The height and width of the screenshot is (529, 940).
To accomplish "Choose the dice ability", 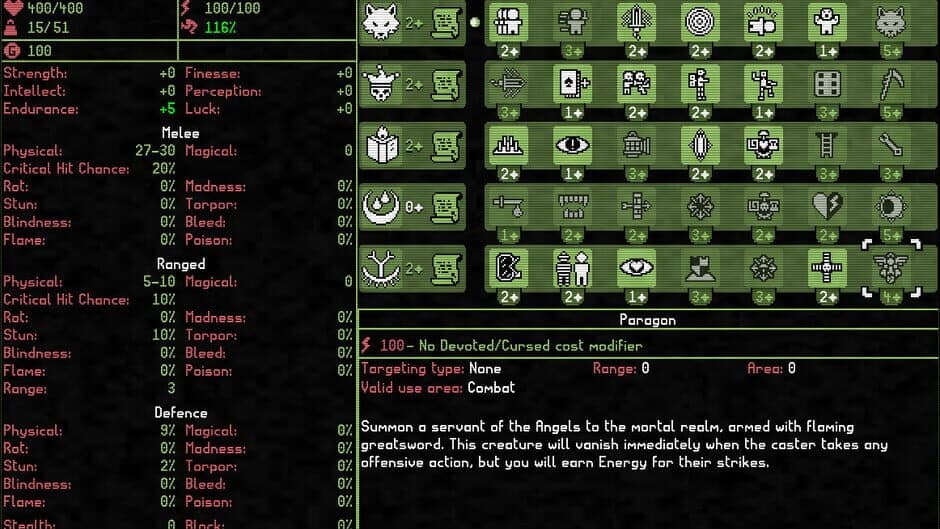I will (x=827, y=83).
